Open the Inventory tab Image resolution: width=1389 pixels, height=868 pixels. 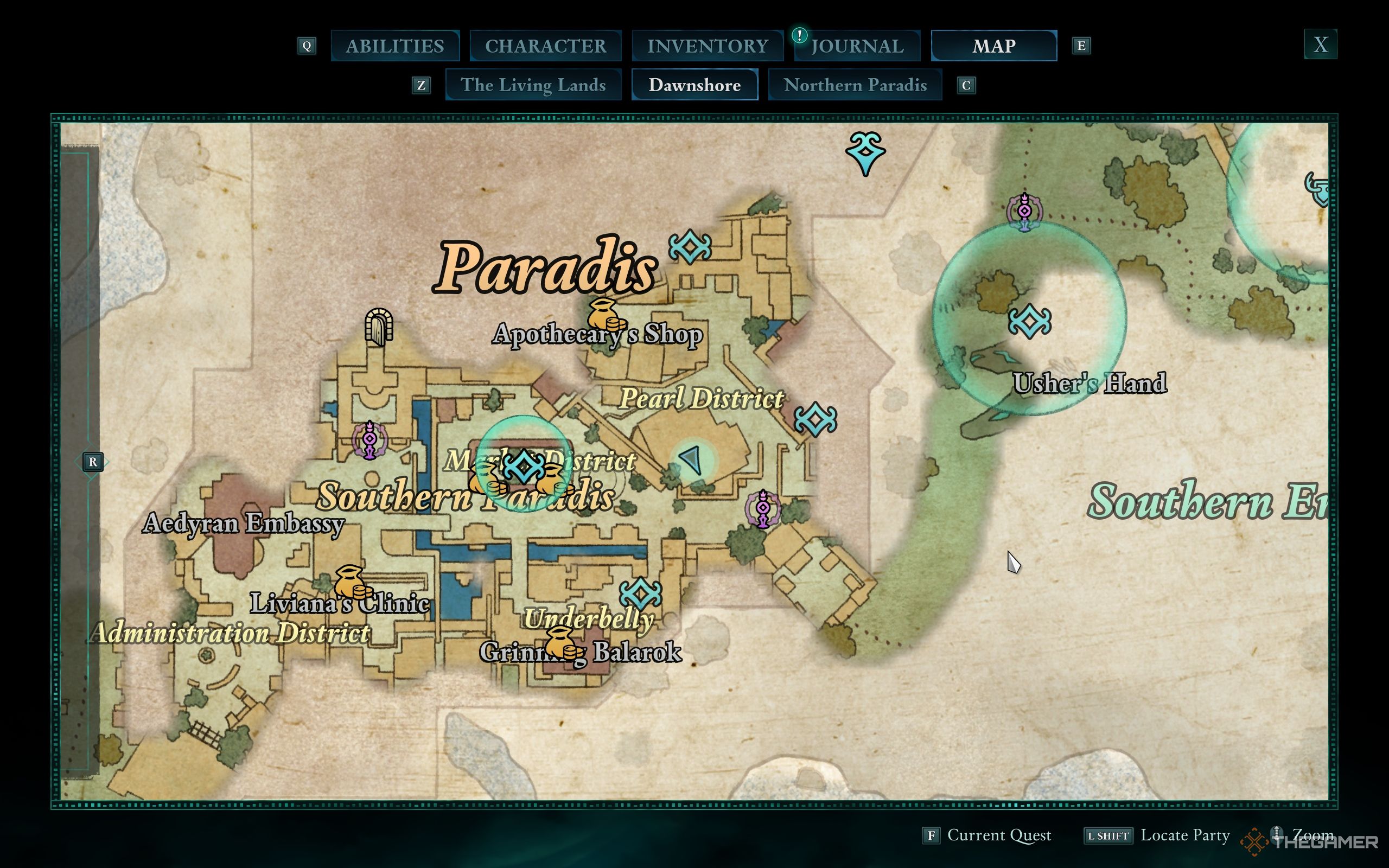pyautogui.click(x=707, y=46)
